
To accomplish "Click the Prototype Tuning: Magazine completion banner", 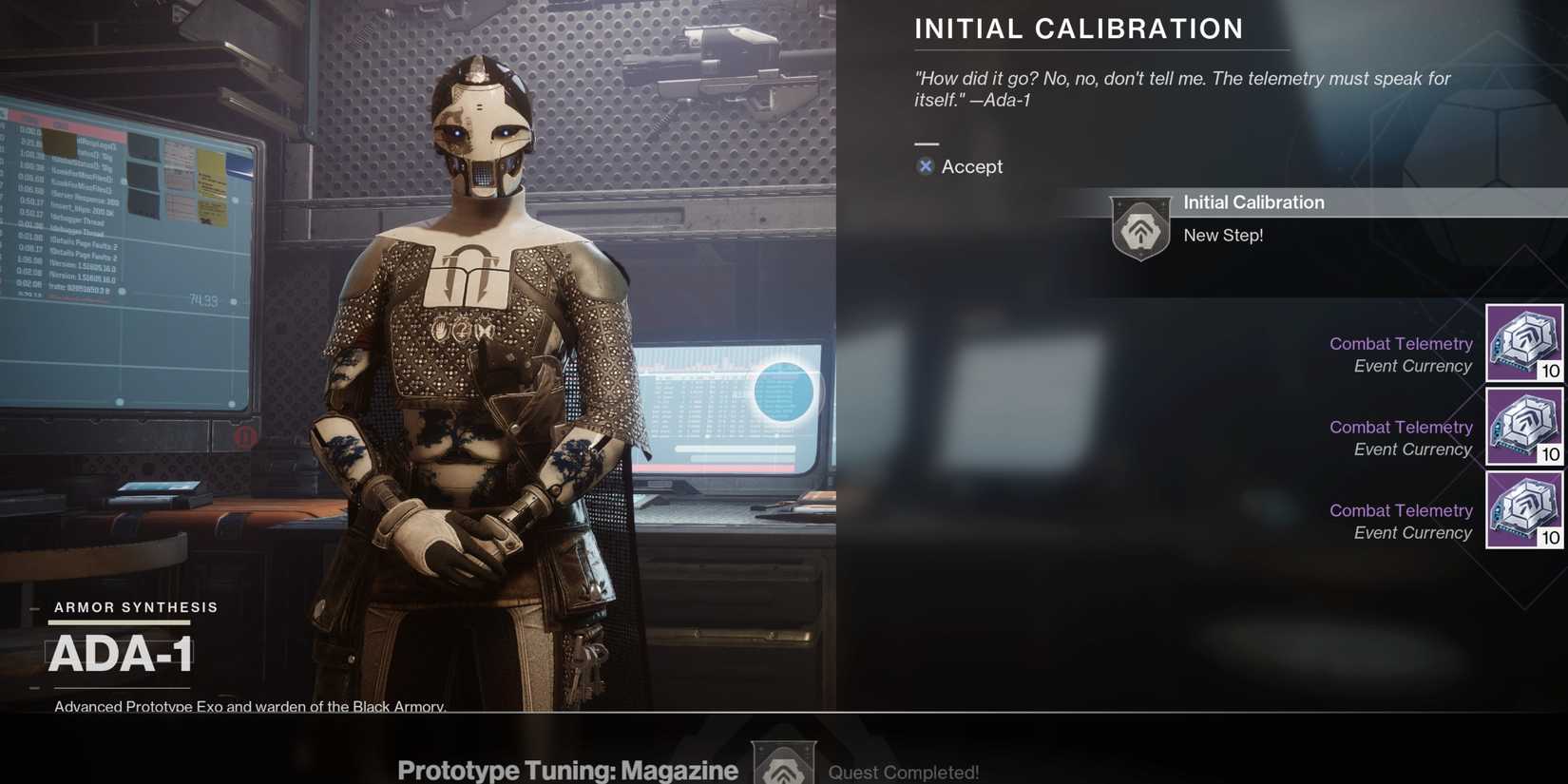I will pos(567,770).
